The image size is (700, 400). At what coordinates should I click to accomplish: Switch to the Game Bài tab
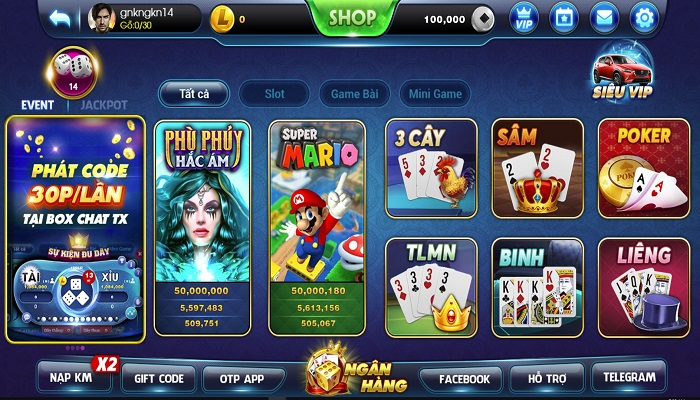coord(354,94)
